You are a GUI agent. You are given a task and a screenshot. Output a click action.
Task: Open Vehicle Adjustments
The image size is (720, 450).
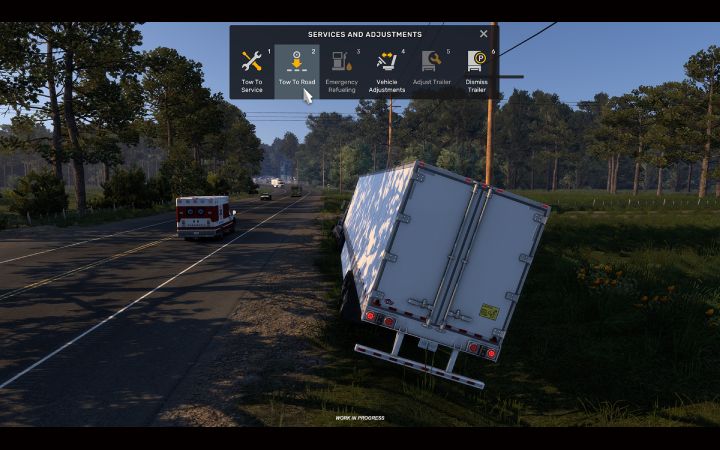pos(386,70)
